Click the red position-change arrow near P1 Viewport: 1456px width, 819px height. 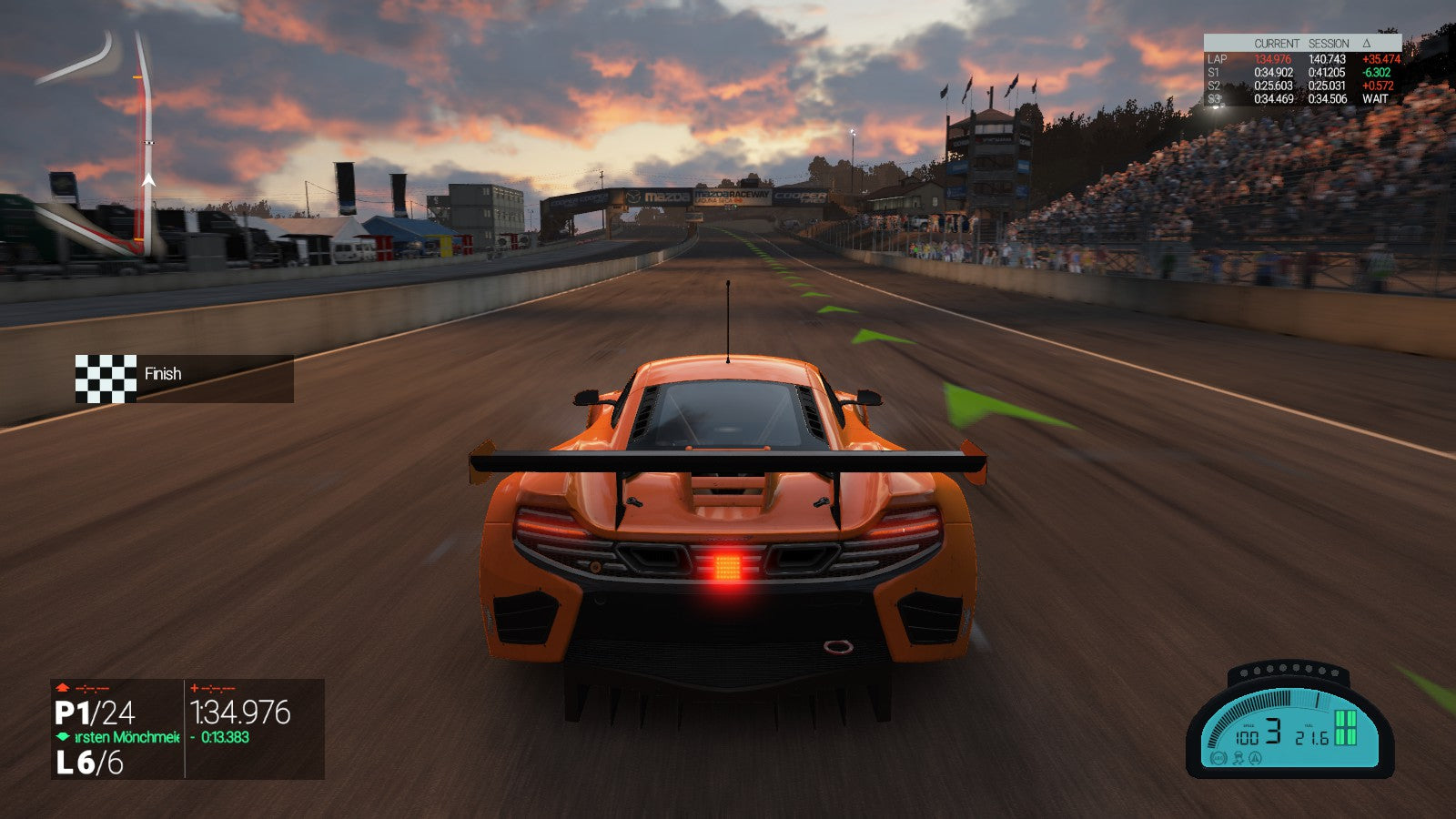(61, 688)
